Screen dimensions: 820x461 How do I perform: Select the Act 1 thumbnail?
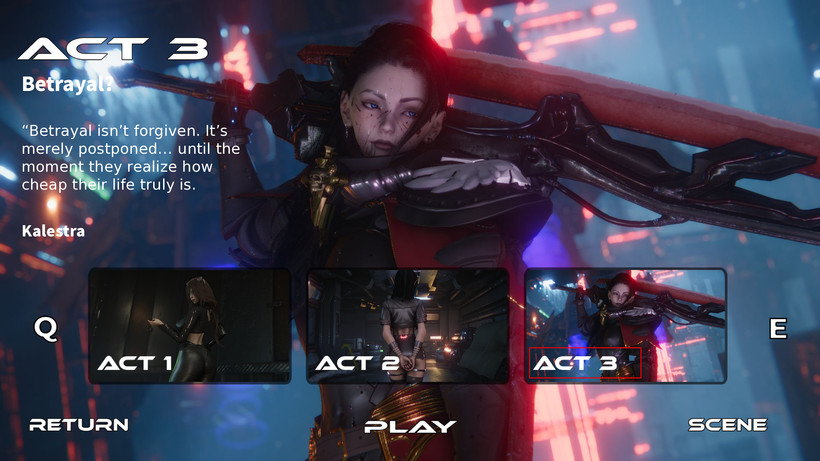[x=190, y=325]
